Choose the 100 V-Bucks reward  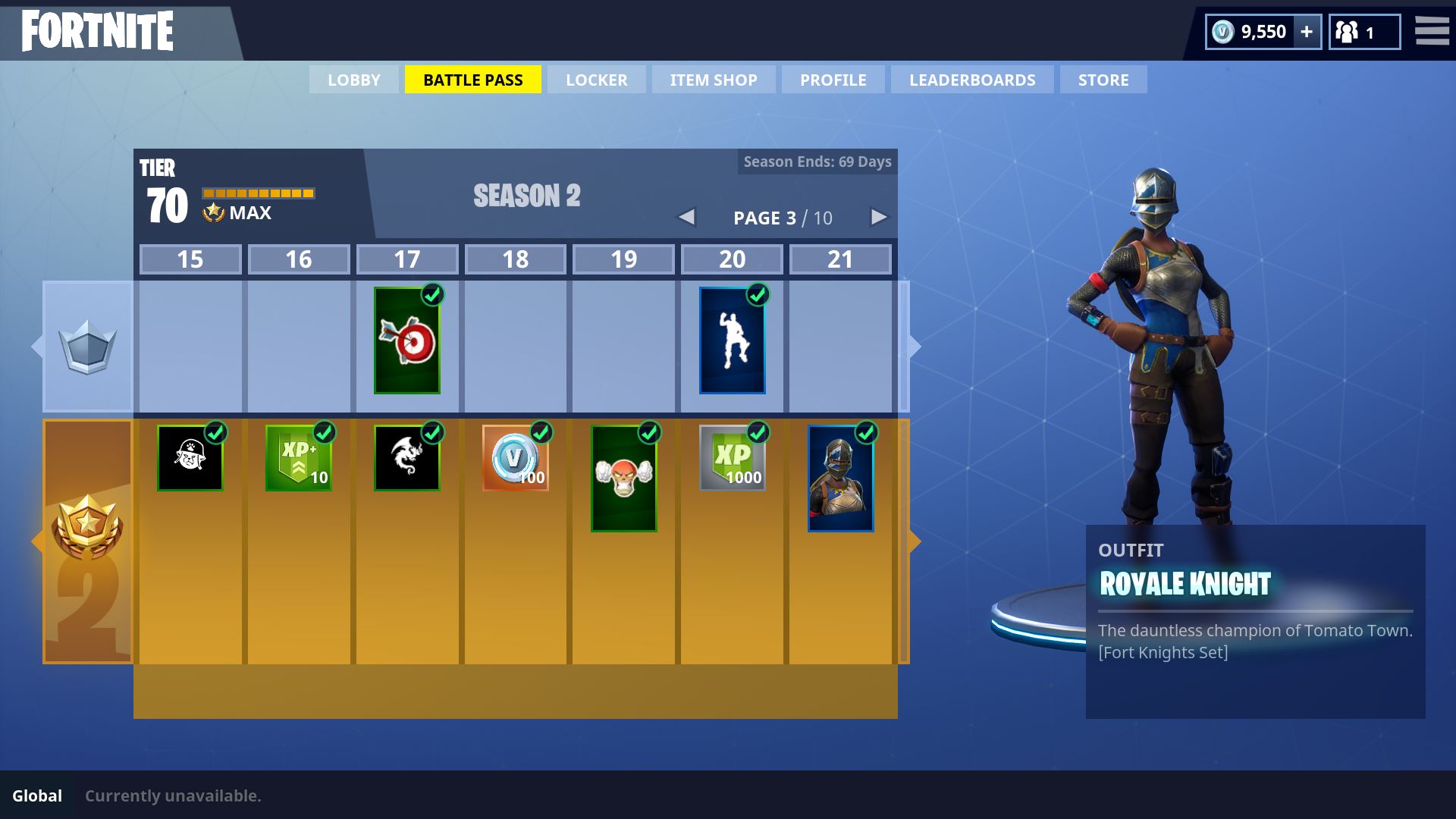click(515, 458)
